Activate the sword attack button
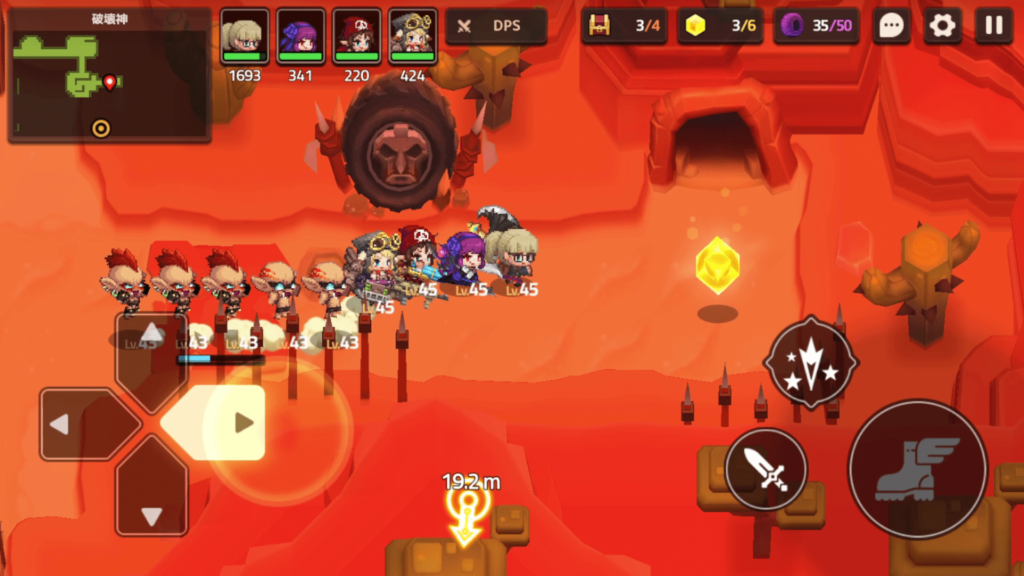Viewport: 1024px width, 576px height. pyautogui.click(x=766, y=469)
